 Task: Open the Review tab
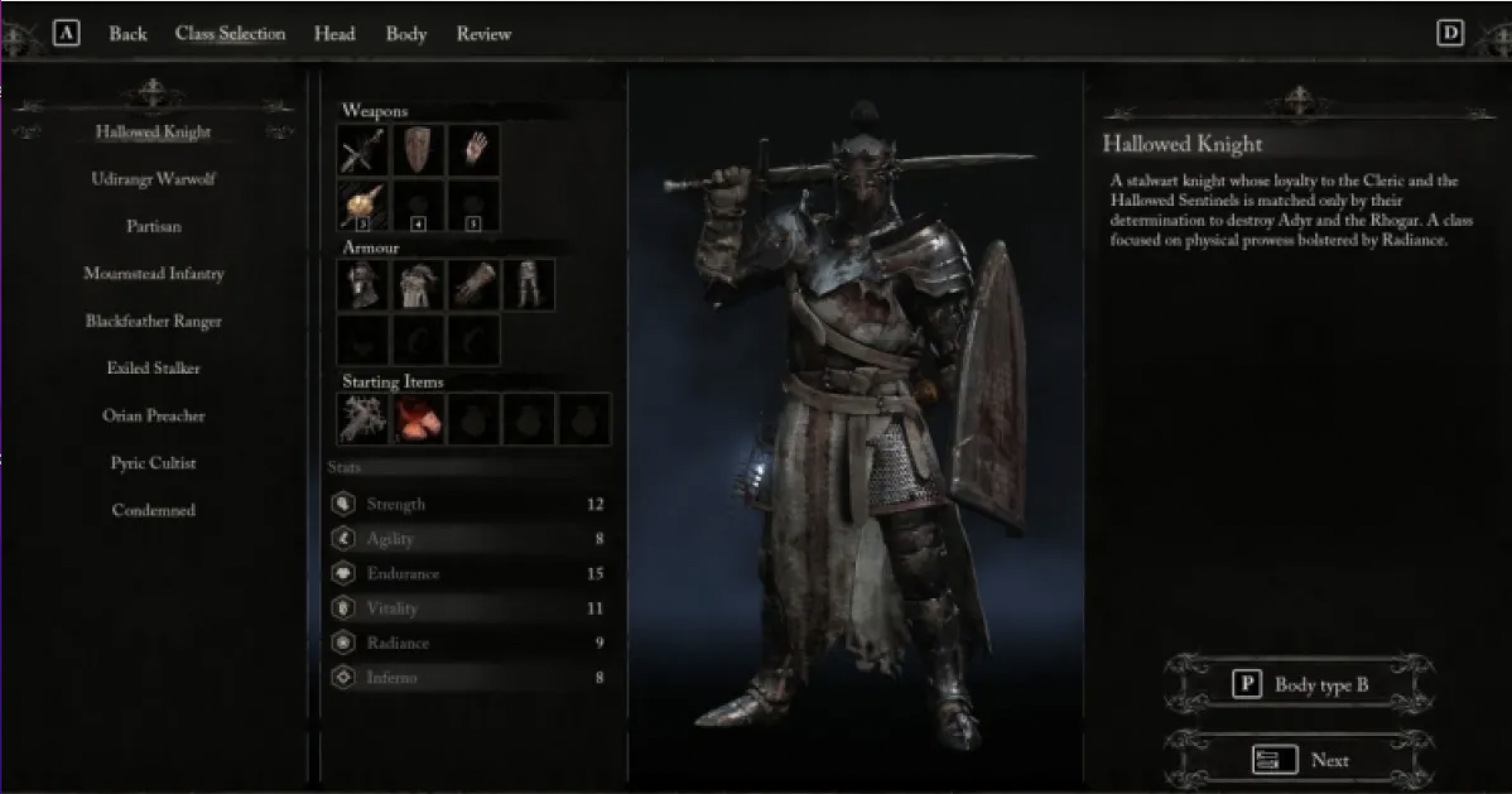point(483,34)
